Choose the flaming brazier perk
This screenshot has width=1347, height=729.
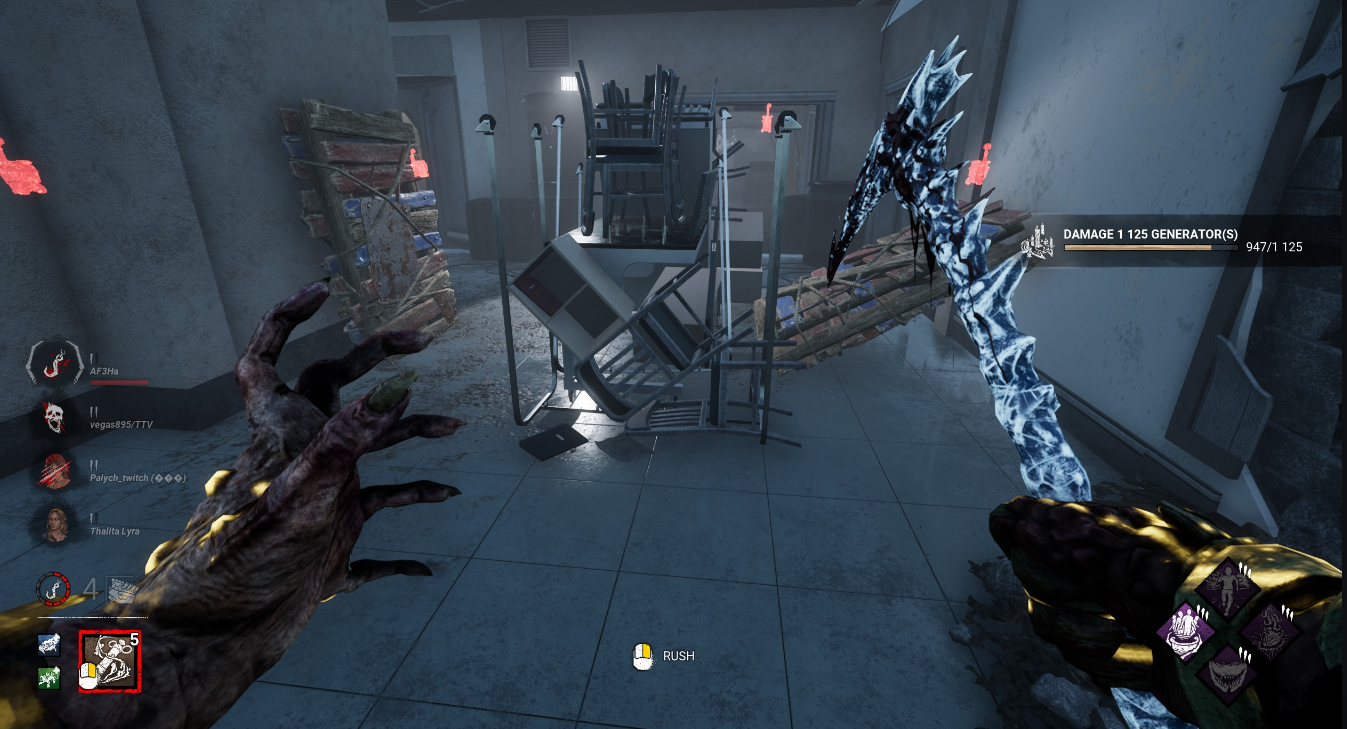1269,632
